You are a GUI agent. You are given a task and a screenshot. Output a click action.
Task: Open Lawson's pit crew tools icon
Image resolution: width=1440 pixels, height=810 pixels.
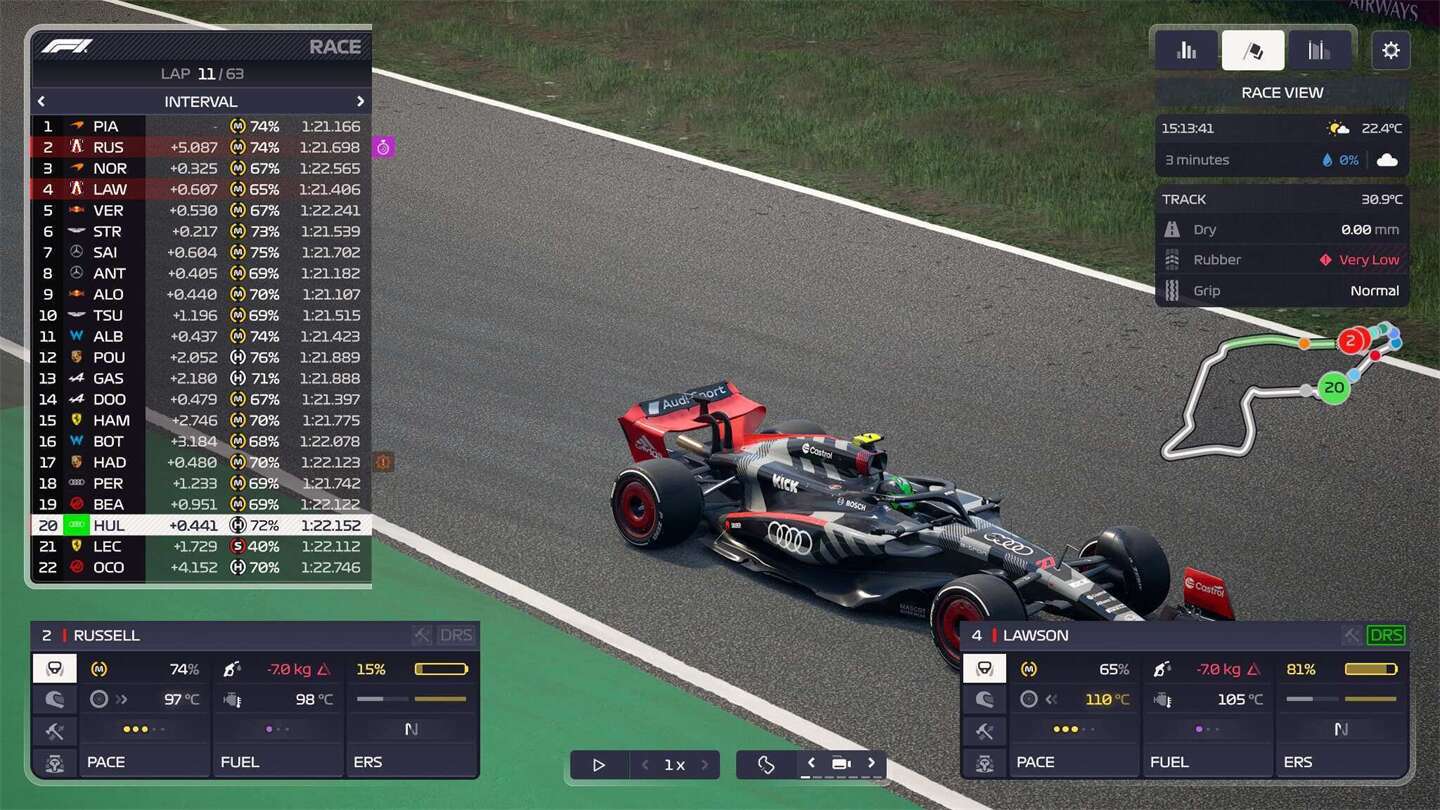point(984,731)
